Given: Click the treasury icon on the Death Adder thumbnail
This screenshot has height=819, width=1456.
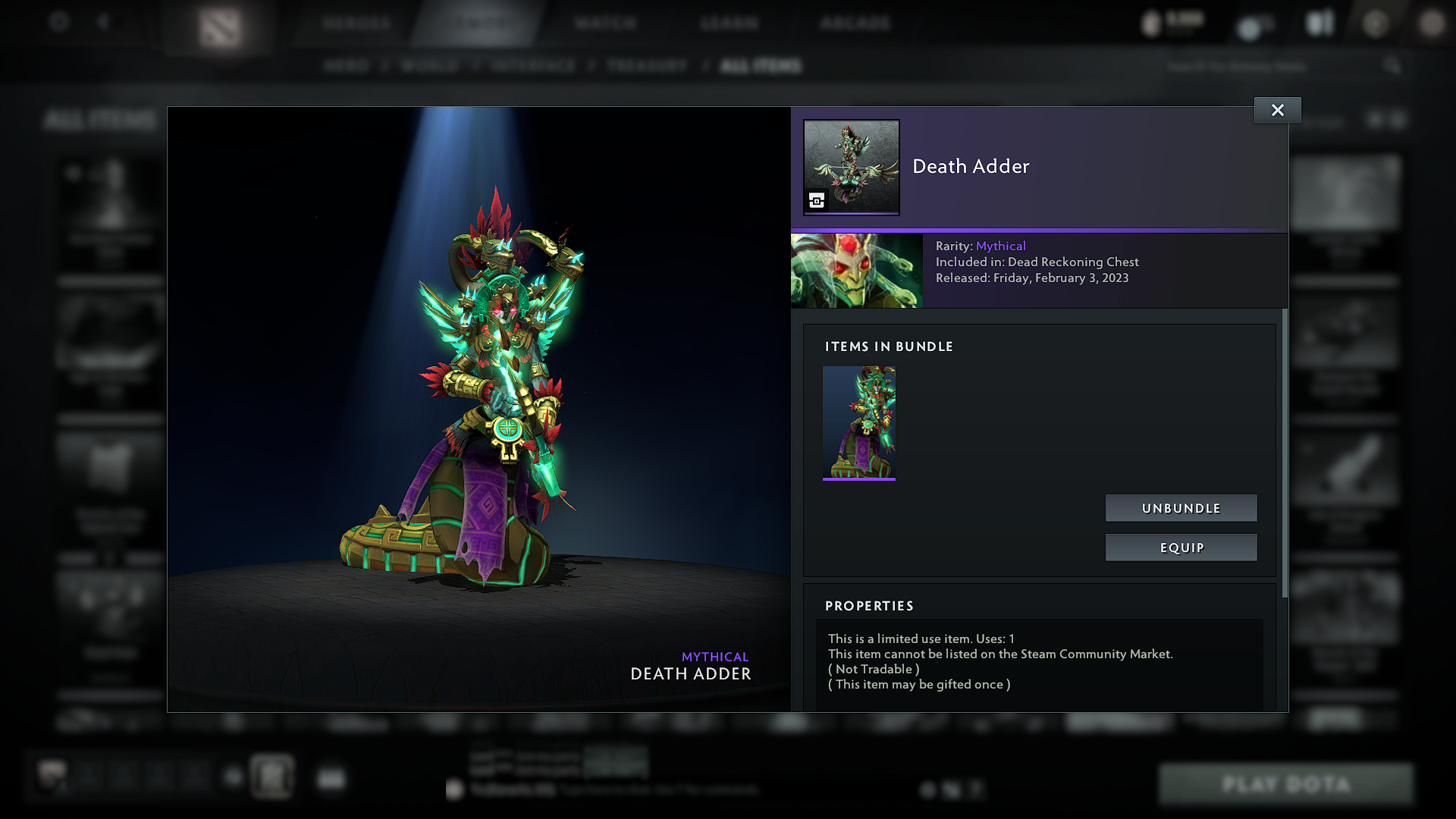Looking at the screenshot, I should click(x=815, y=202).
